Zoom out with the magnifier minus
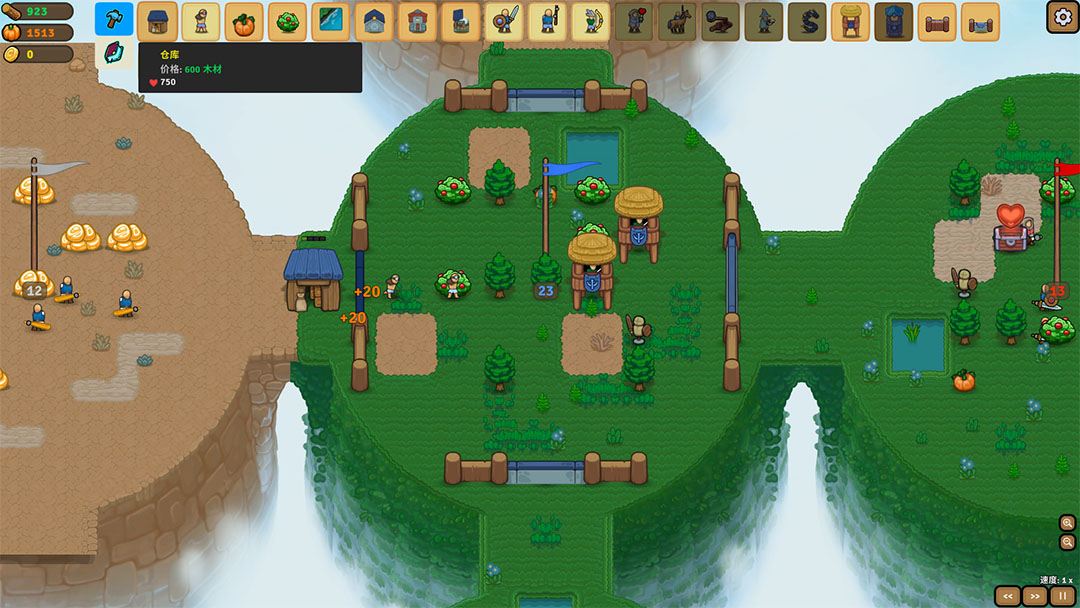 click(1068, 542)
